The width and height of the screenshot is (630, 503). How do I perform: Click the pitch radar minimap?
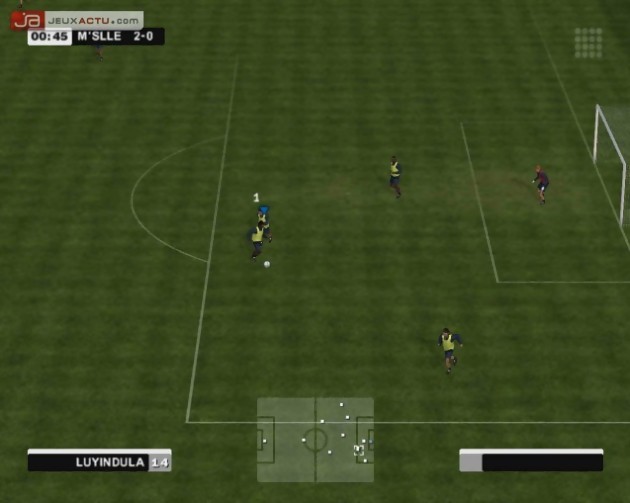tap(315, 440)
